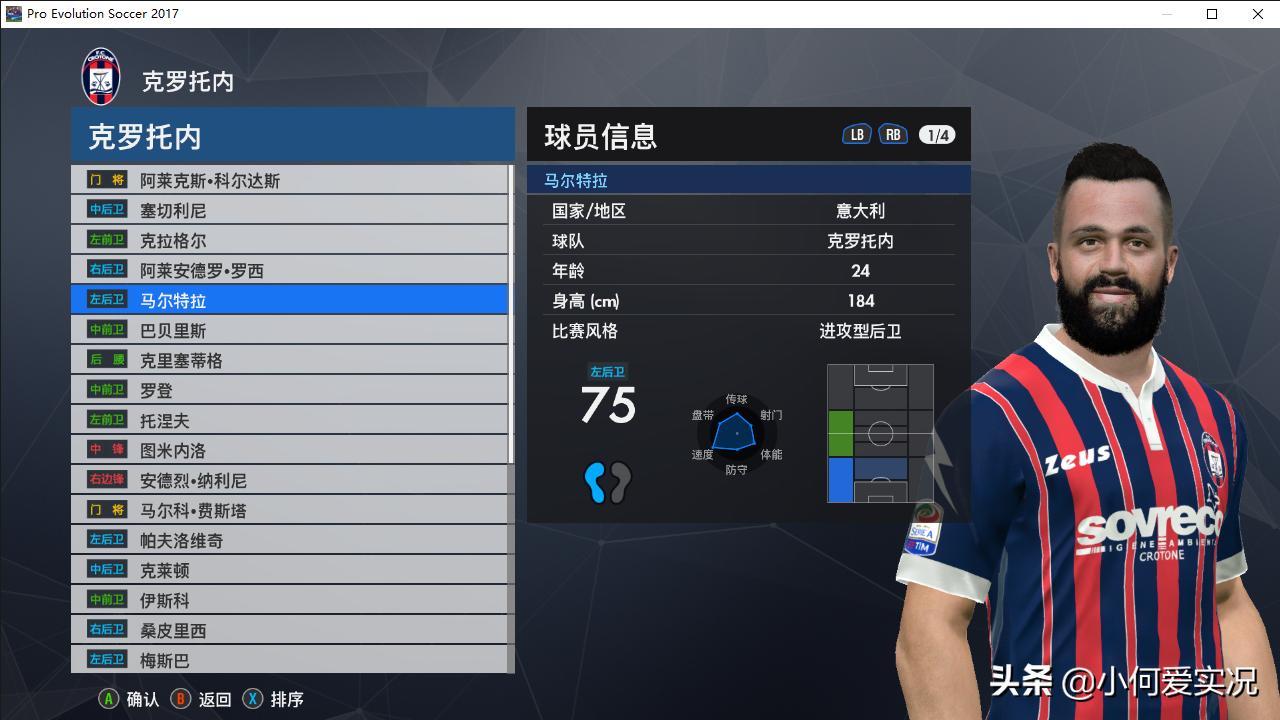Click the Crotone club emblem
This screenshot has width=1280, height=720.
(100, 75)
